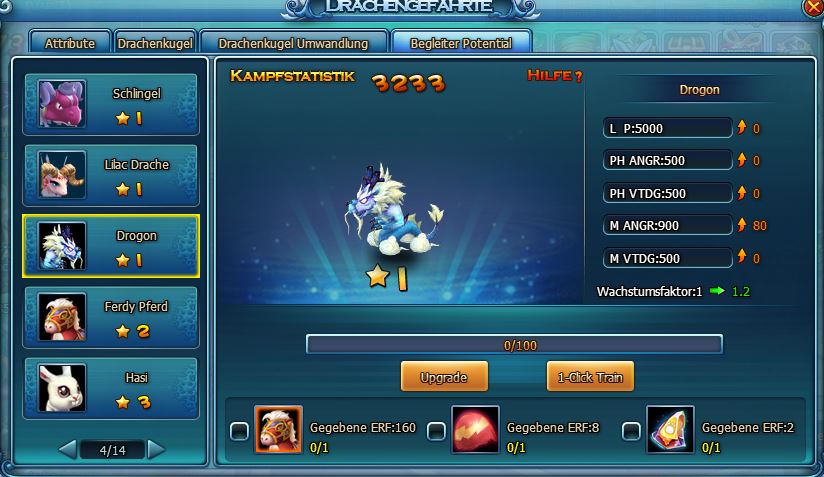824x477 pixels.
Task: Tick the checkbox for the ERF:160 horse item
Action: tap(240, 431)
